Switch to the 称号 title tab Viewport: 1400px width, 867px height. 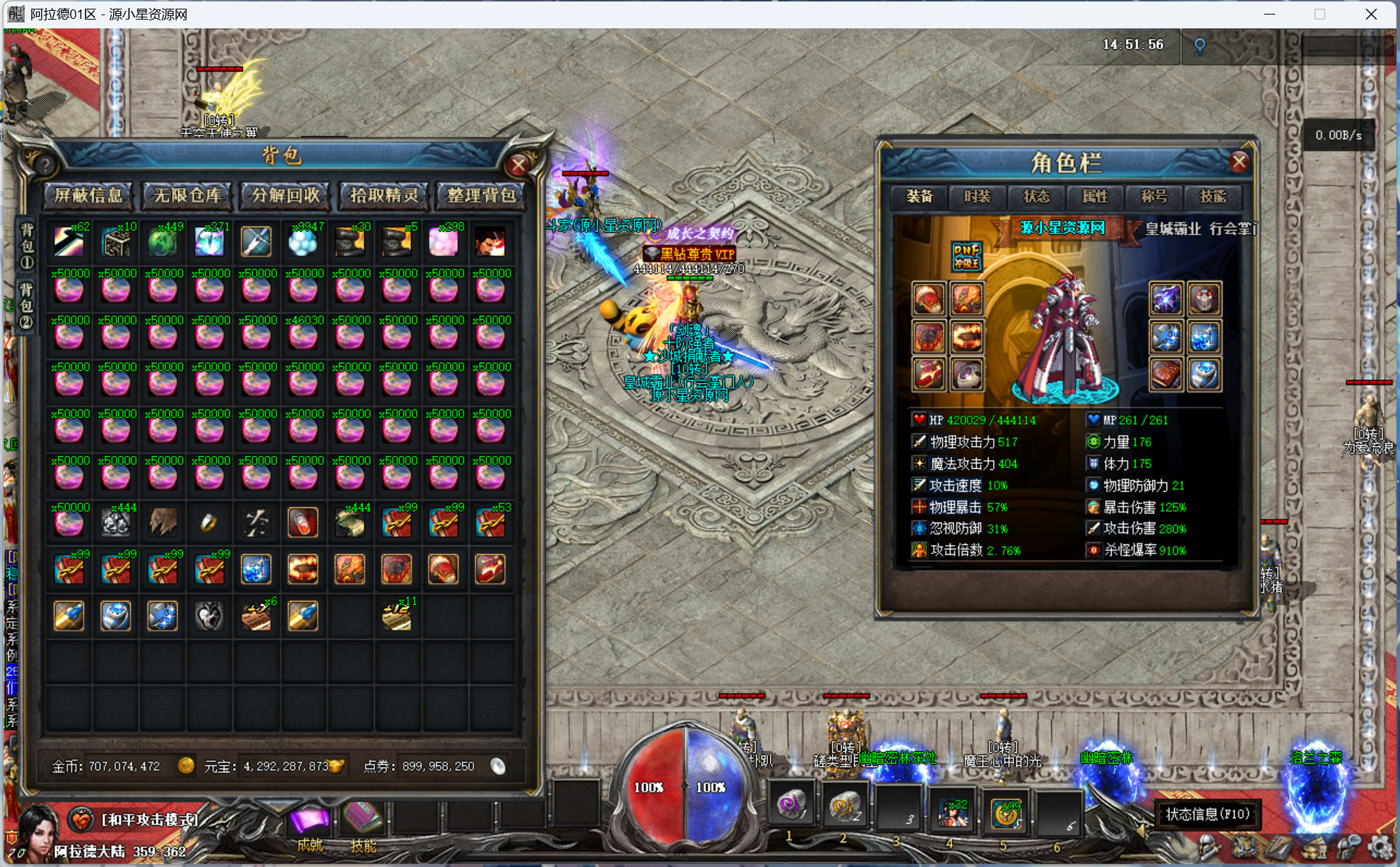(1154, 197)
